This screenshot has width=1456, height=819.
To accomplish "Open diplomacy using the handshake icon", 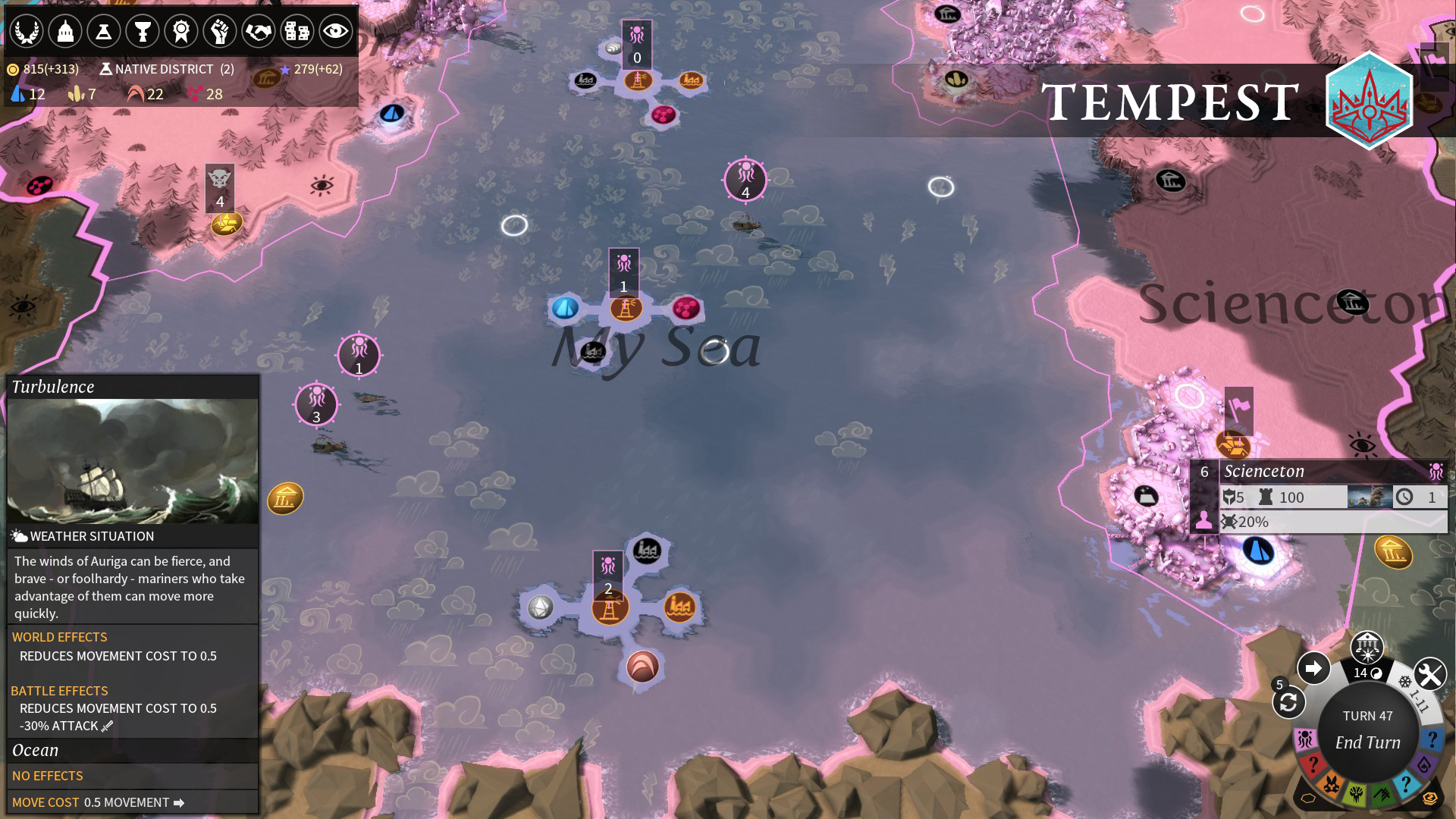I will click(259, 31).
